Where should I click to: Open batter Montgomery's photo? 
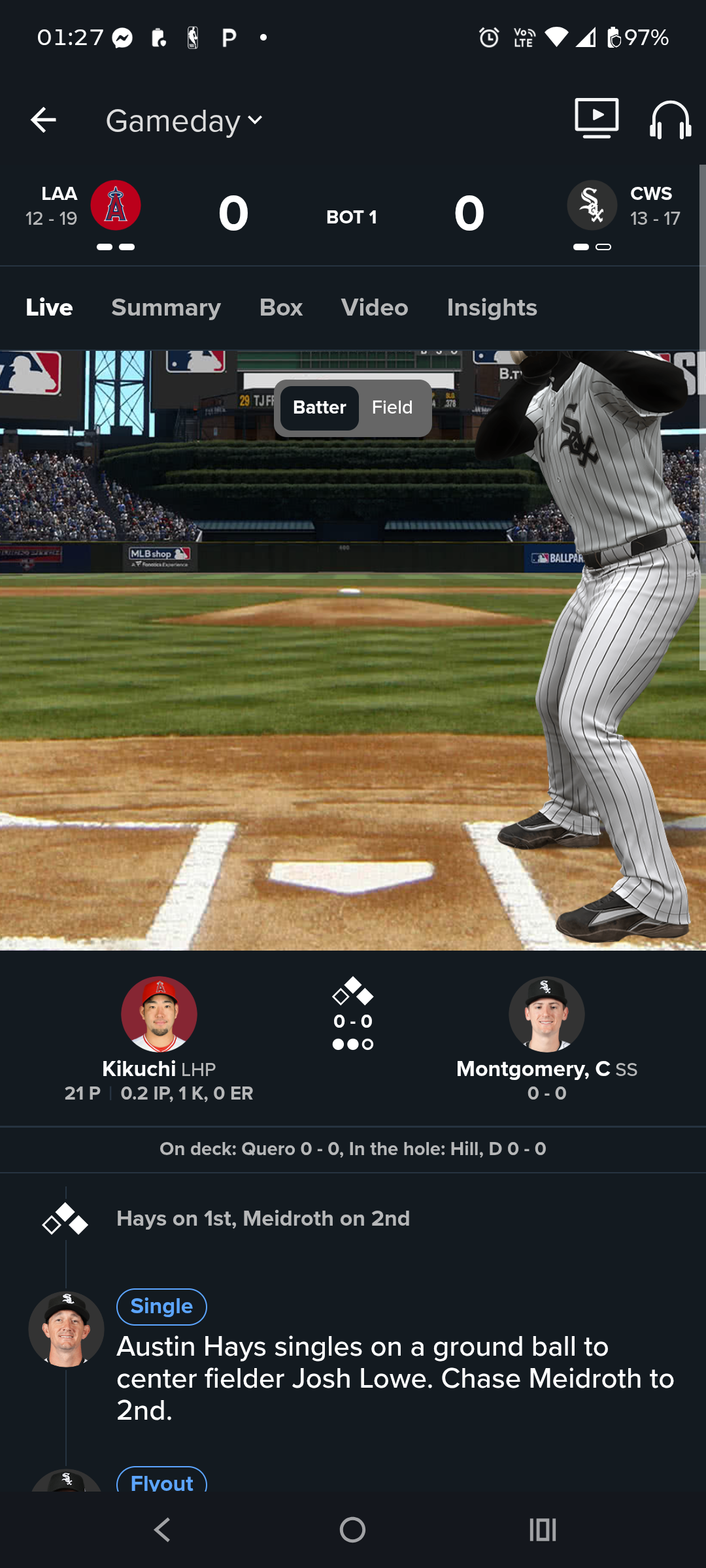pos(546,1014)
